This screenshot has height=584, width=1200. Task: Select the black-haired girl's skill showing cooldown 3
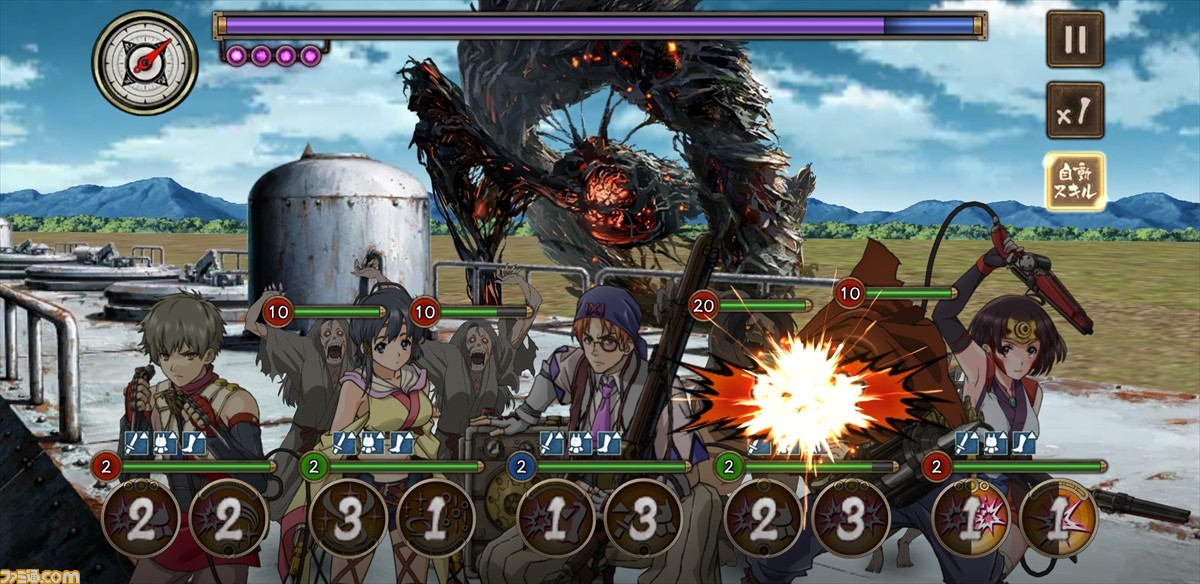(348, 518)
